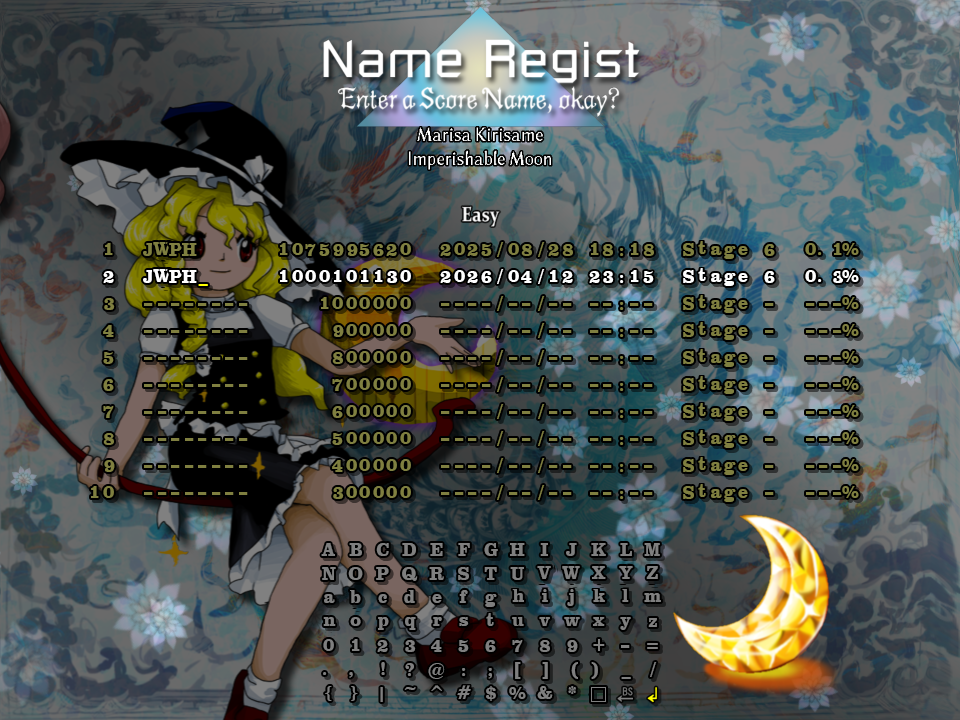The height and width of the screenshot is (720, 960).
Task: Select uppercase W on the character grid
Action: tap(572, 574)
